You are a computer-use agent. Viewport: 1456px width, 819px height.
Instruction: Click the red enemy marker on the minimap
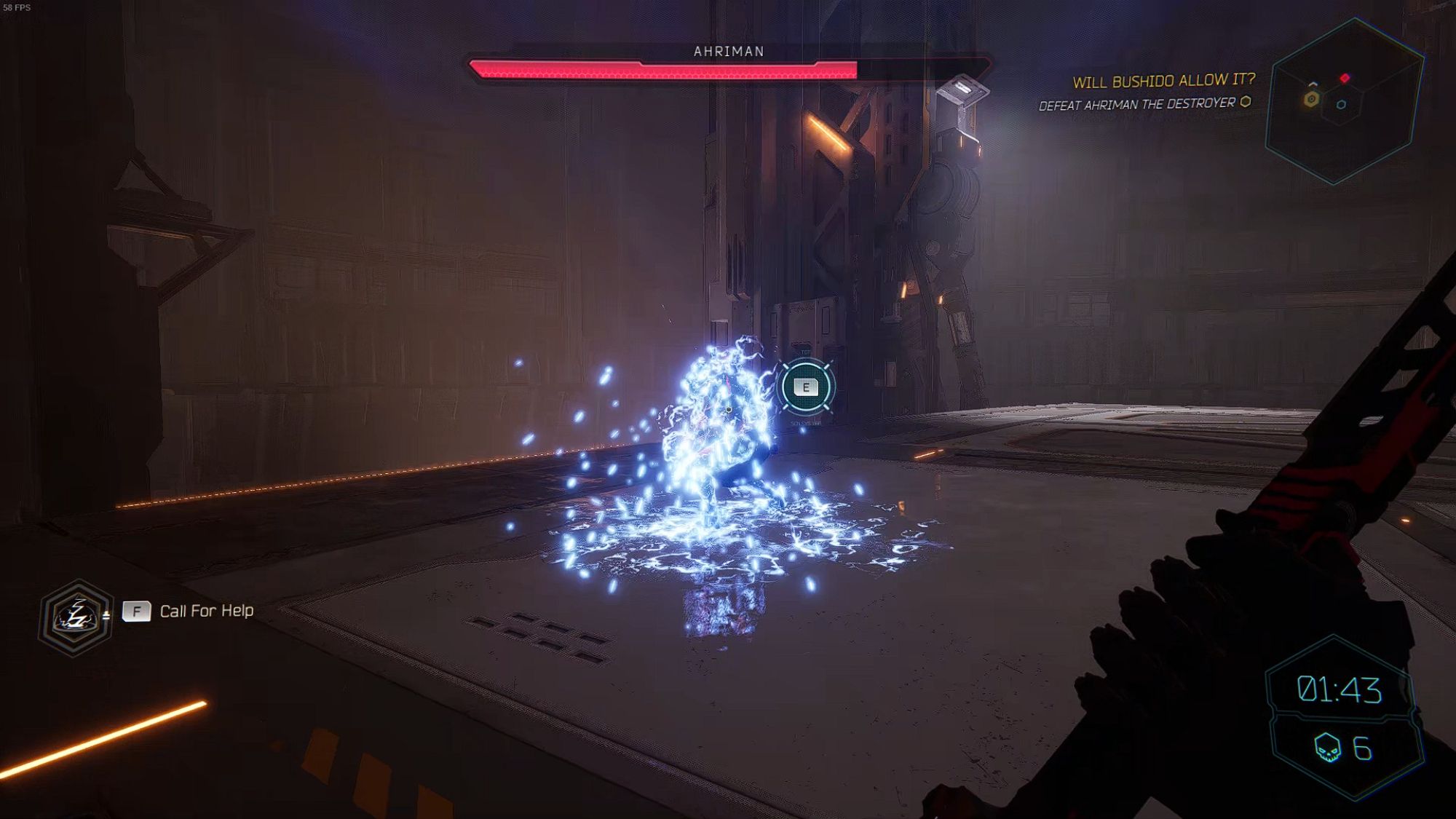(1345, 78)
